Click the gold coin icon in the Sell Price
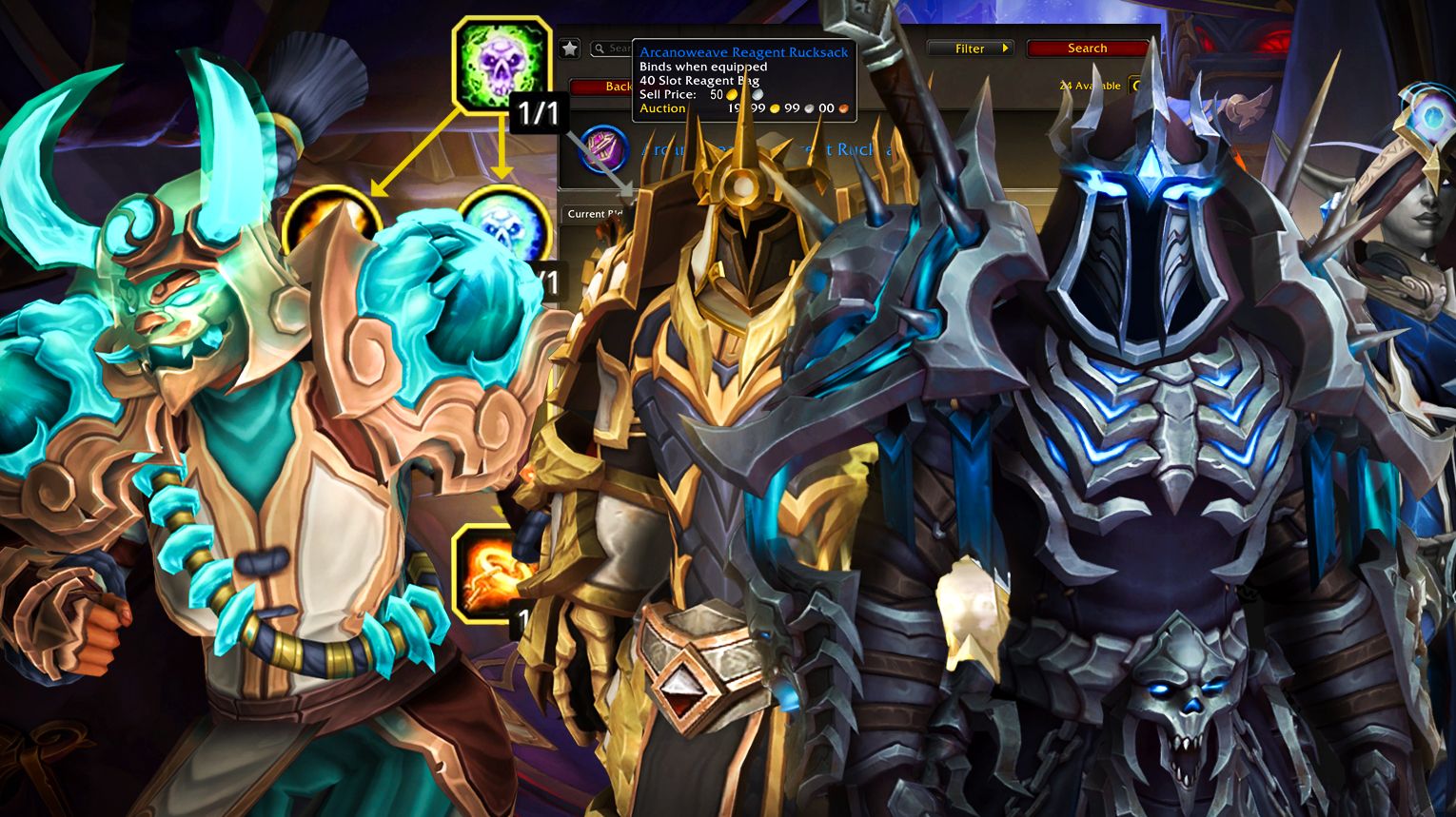 [731, 95]
